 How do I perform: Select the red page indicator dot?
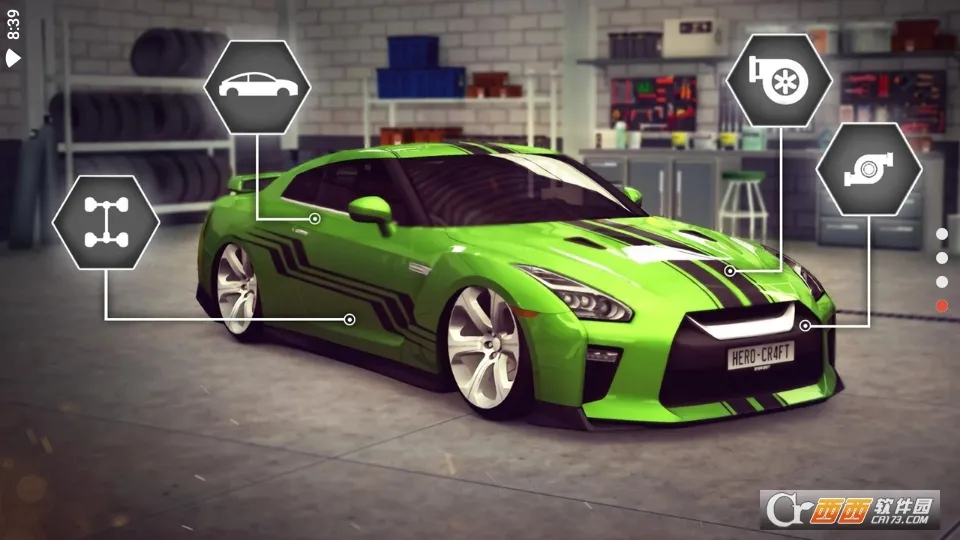click(941, 305)
